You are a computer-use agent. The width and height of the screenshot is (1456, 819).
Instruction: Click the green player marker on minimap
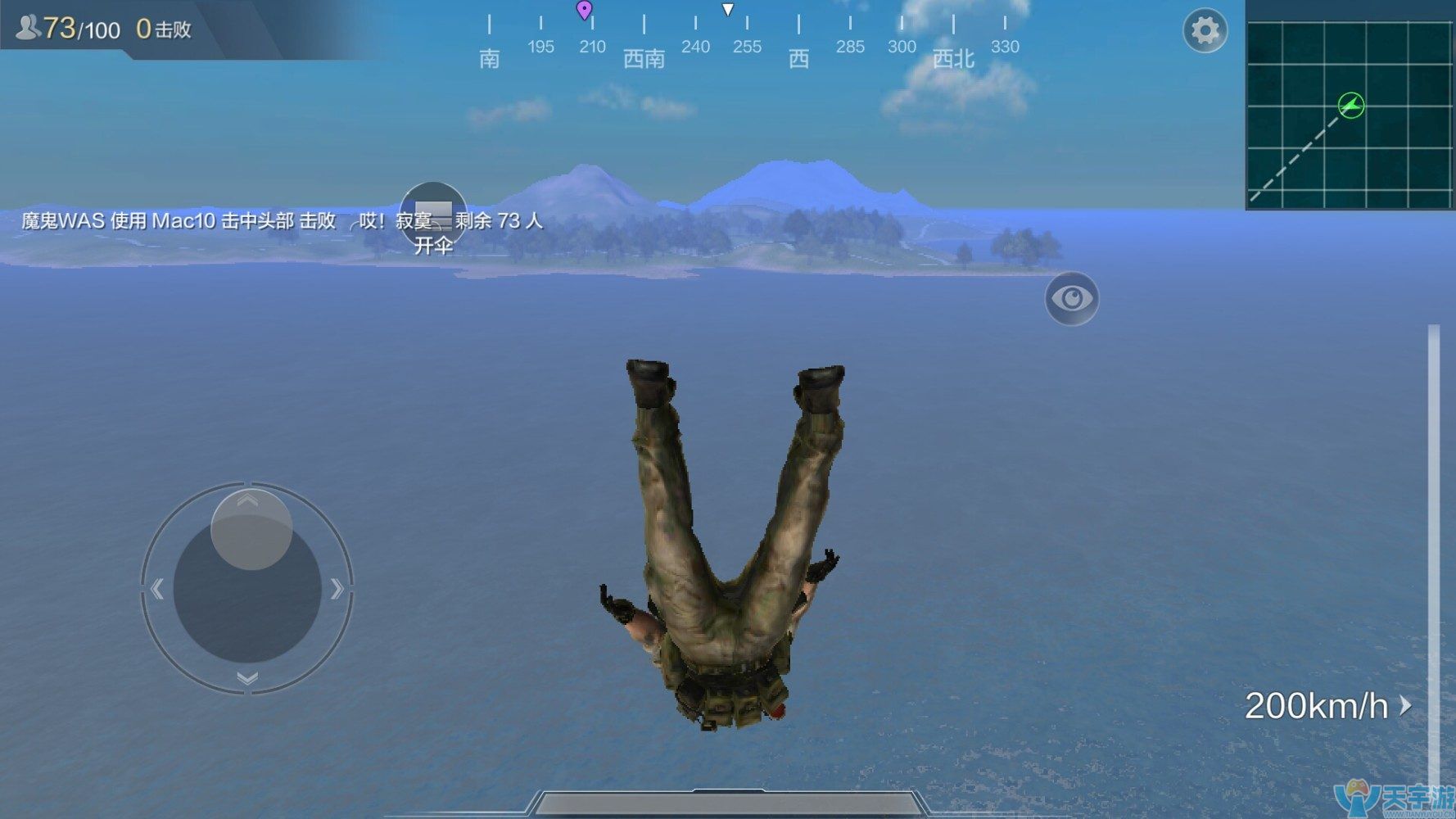pos(1351,105)
